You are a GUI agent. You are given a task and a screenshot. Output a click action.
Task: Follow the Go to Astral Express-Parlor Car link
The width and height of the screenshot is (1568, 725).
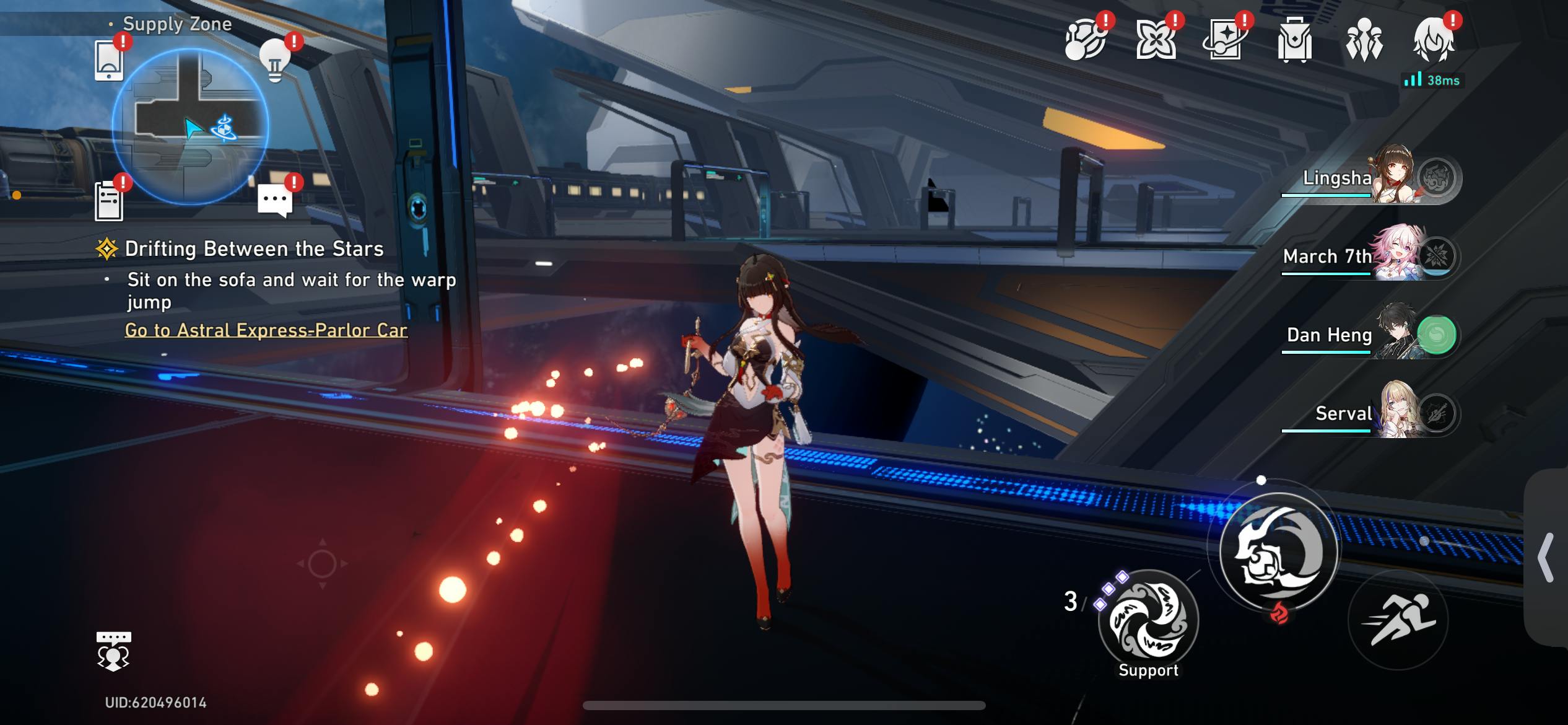tap(266, 330)
